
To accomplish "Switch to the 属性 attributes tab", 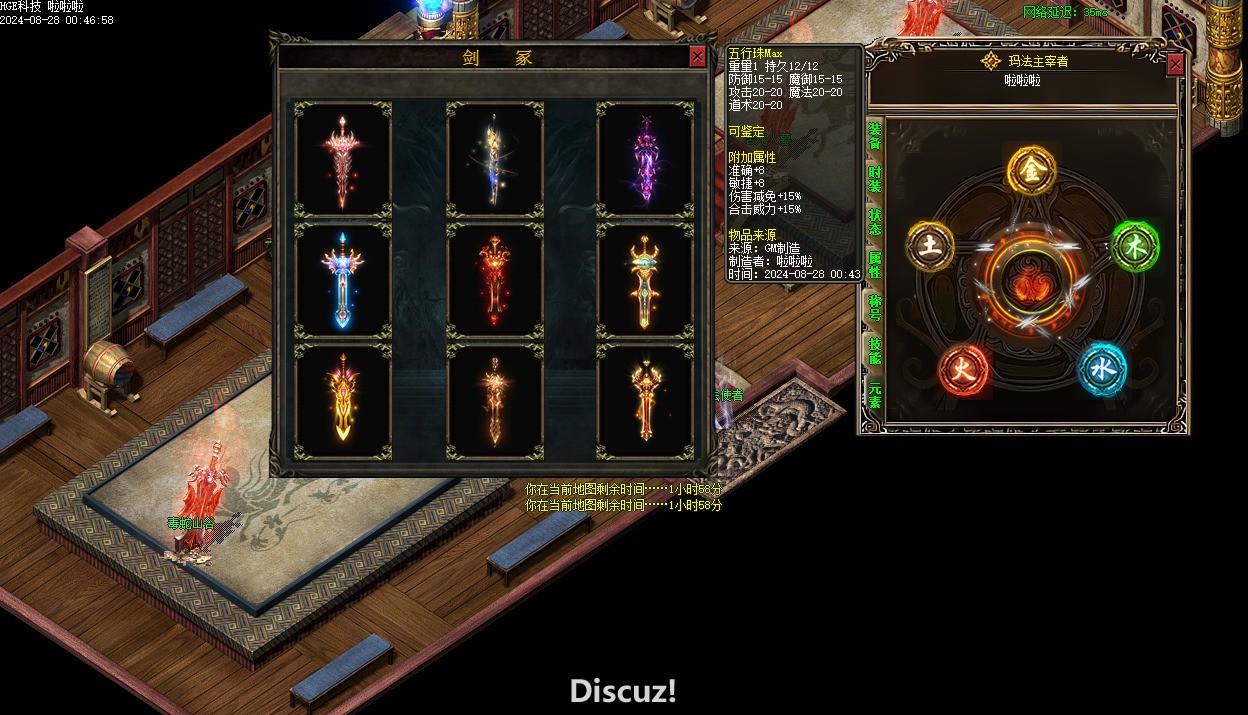I will 875,265.
